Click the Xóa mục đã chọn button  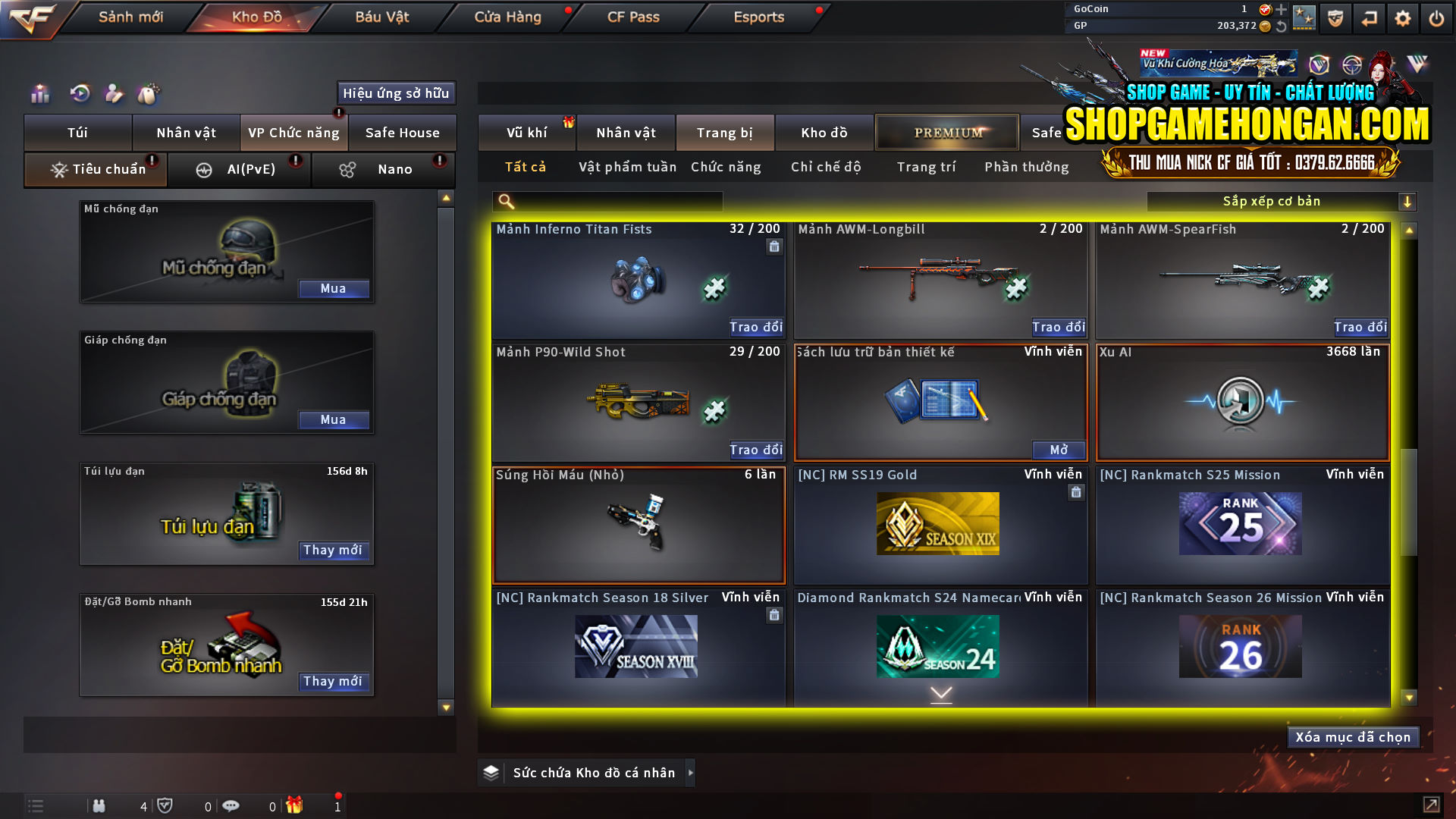point(1353,736)
